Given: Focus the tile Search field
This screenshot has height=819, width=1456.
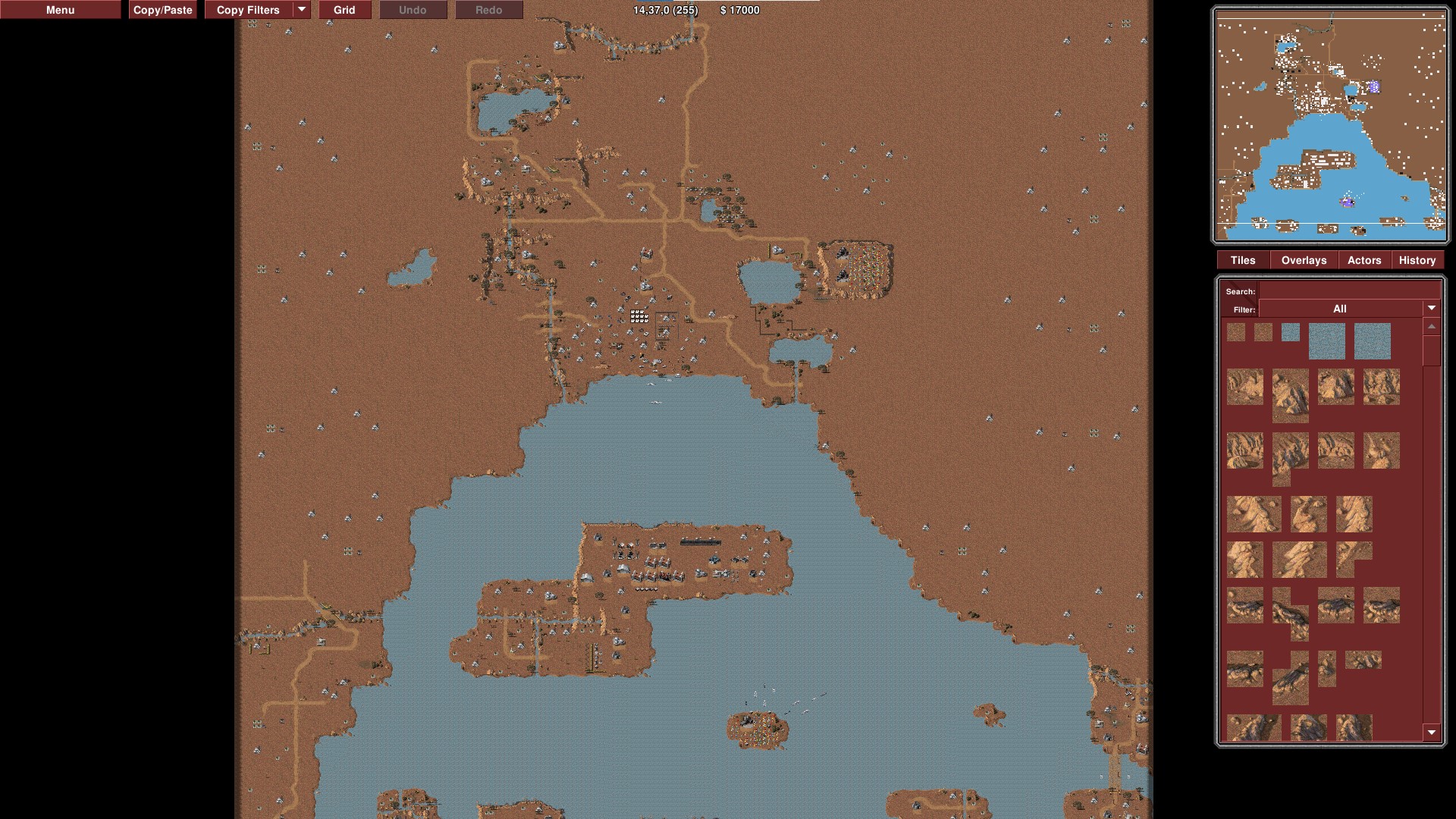Looking at the screenshot, I should click(x=1348, y=291).
